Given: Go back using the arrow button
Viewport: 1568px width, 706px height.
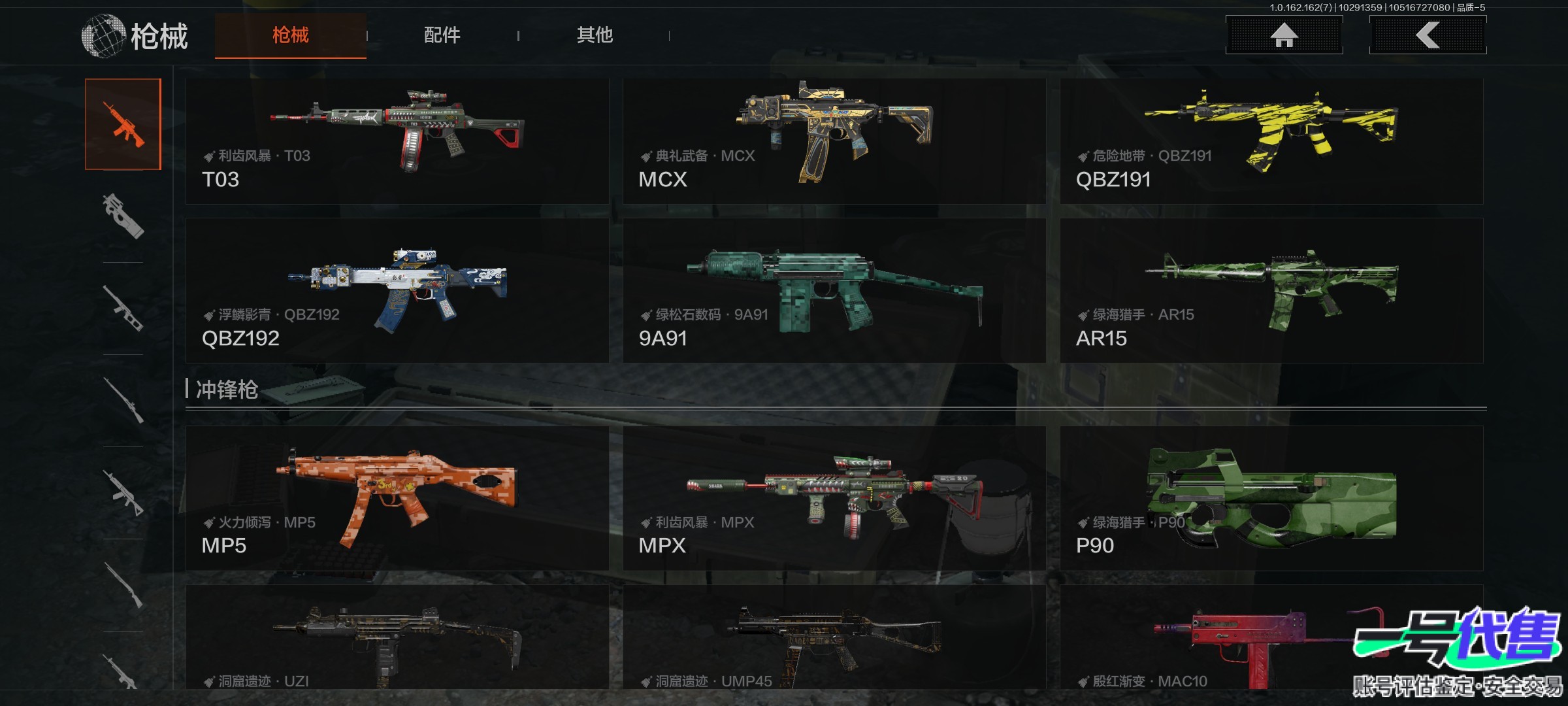Looking at the screenshot, I should [x=1428, y=35].
